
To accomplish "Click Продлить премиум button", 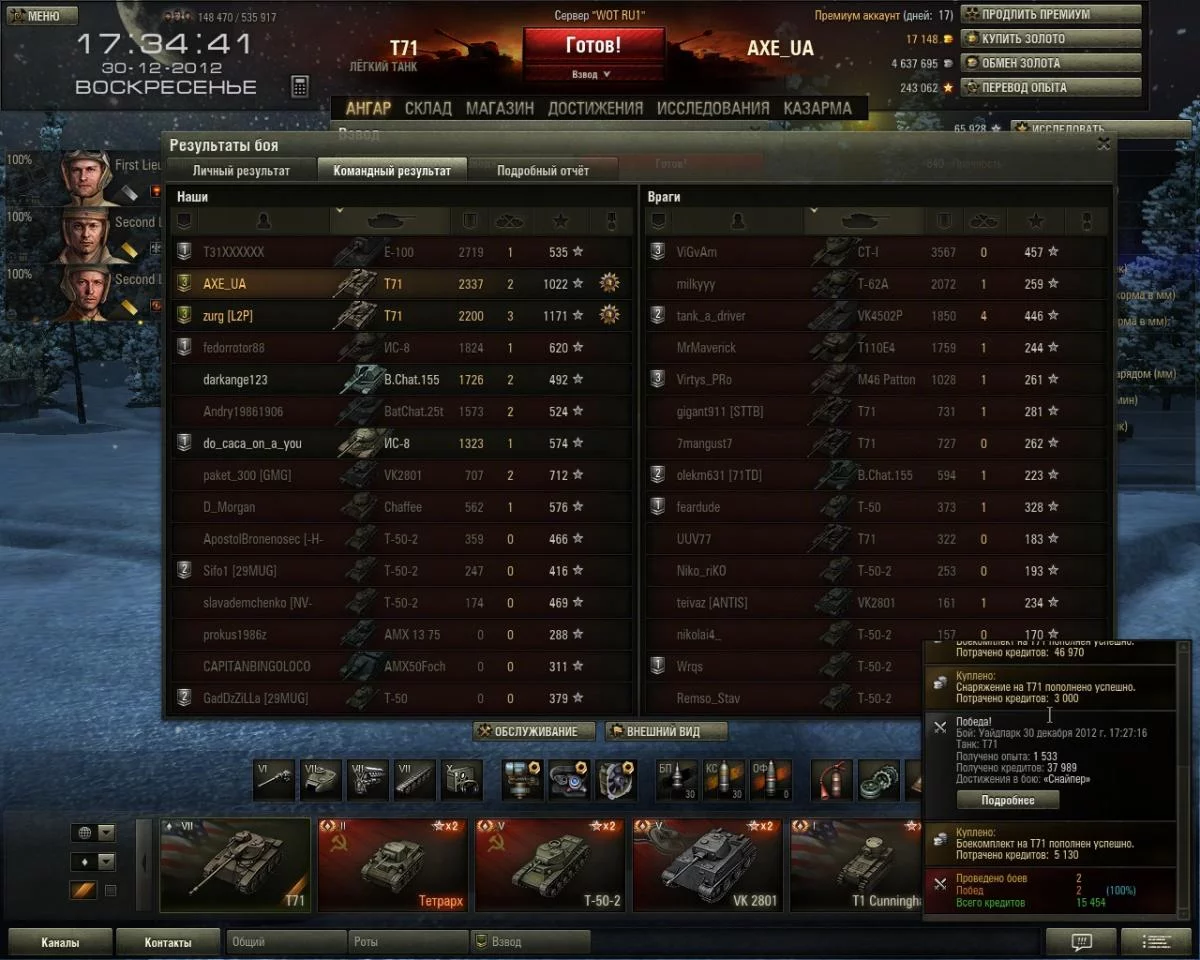I will pyautogui.click(x=1050, y=15).
